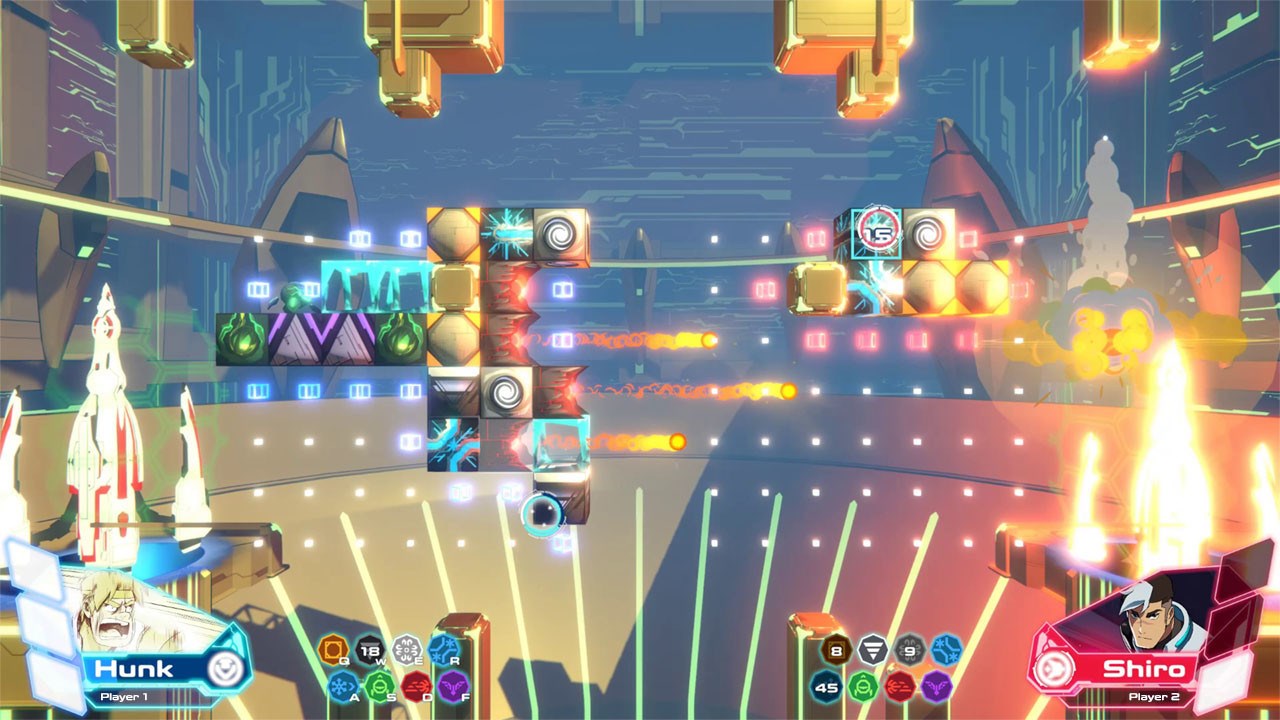Click Hunk's ability counter showing 18
The width and height of the screenshot is (1280, 720).
(370, 650)
